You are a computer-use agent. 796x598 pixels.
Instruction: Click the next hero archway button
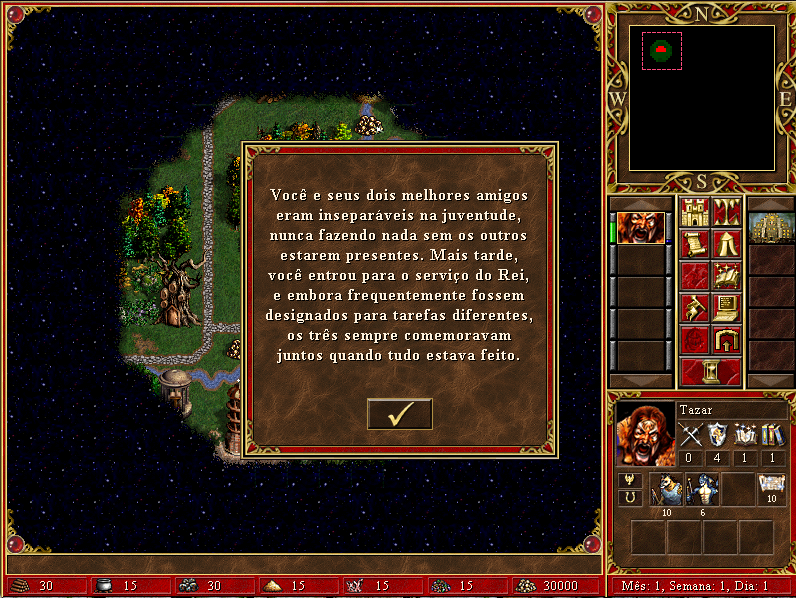click(726, 340)
